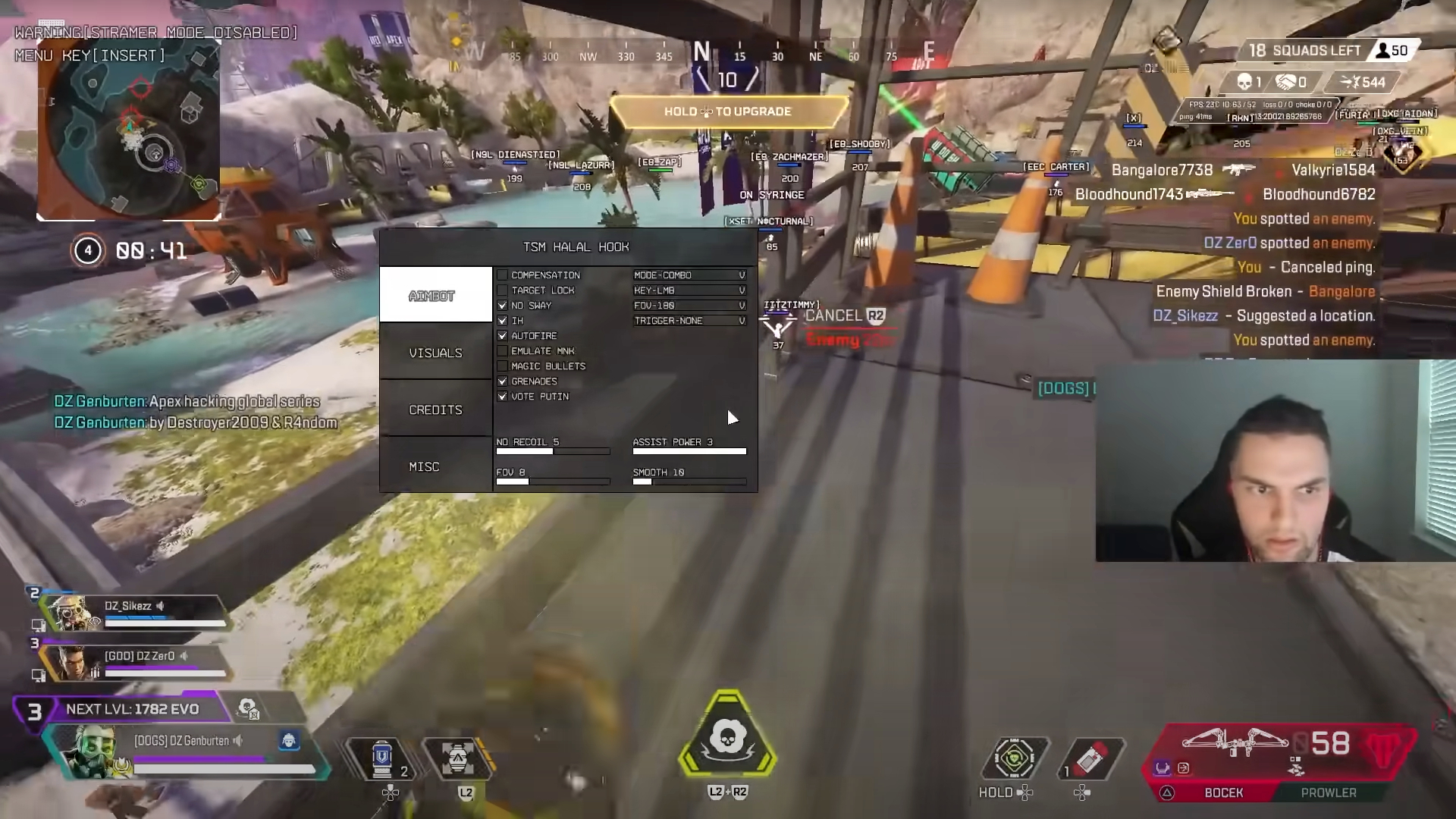Check the Magic Bullets box
The image size is (1456, 819).
(x=502, y=366)
